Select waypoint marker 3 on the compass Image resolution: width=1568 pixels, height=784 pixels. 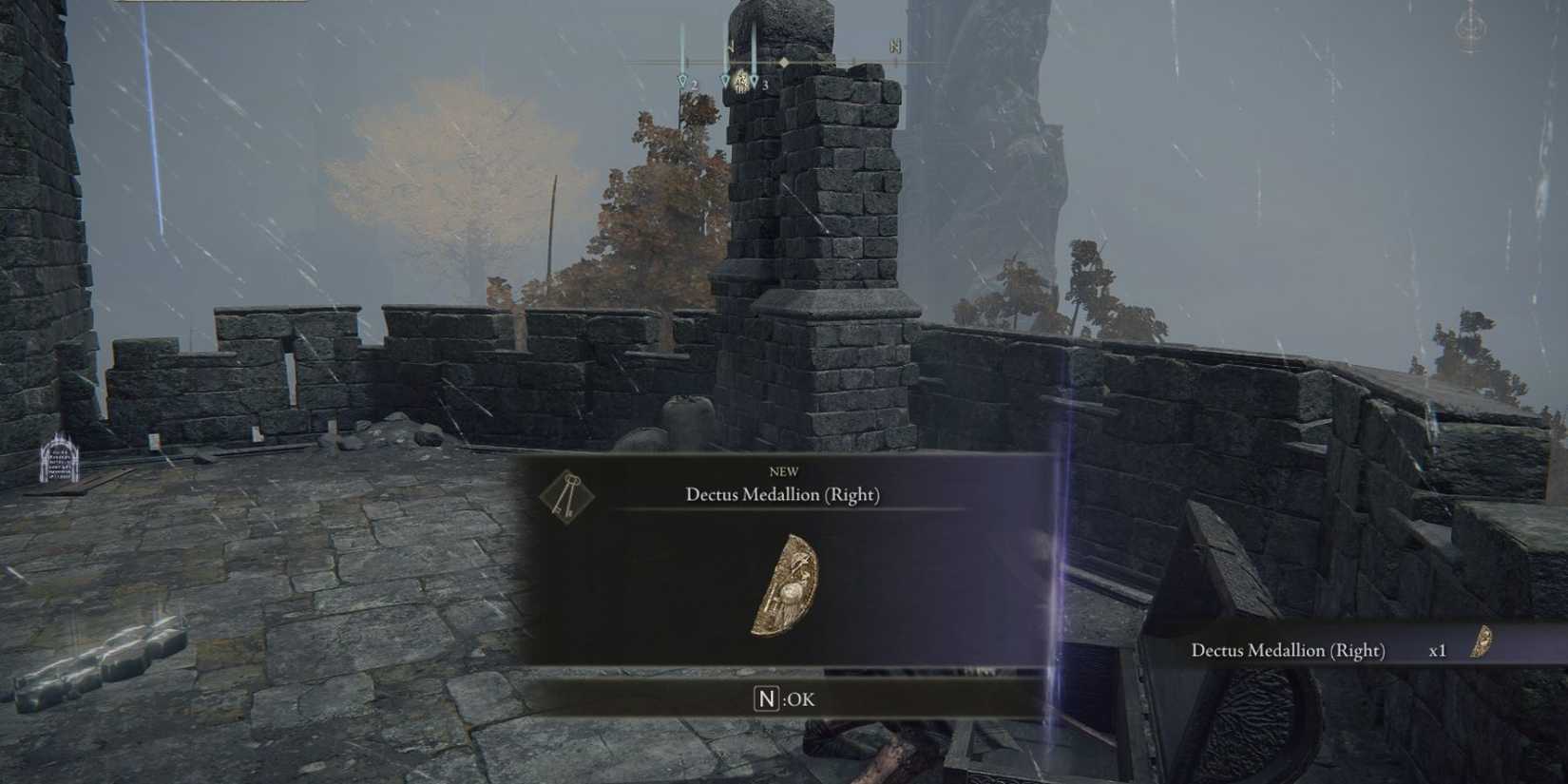[x=755, y=83]
